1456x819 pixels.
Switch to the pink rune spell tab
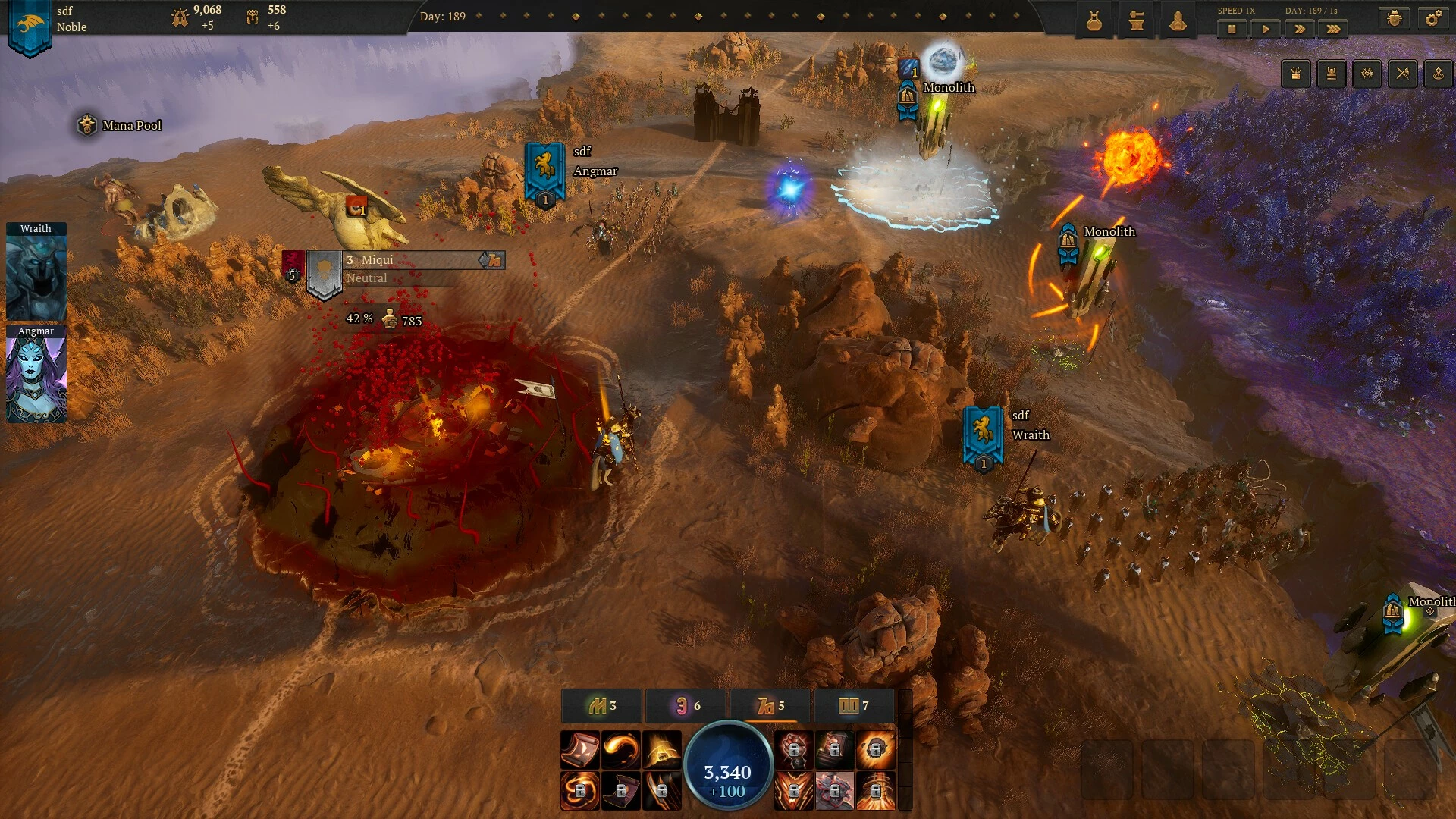point(686,706)
